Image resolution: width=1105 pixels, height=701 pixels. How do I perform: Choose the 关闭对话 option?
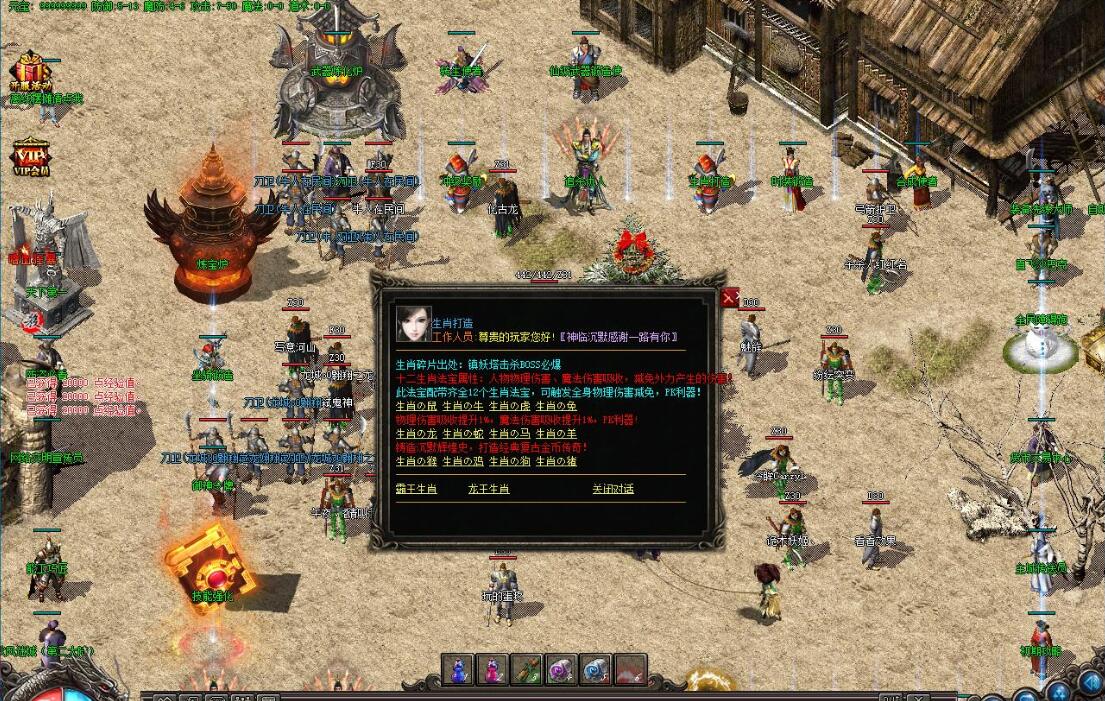(x=612, y=489)
